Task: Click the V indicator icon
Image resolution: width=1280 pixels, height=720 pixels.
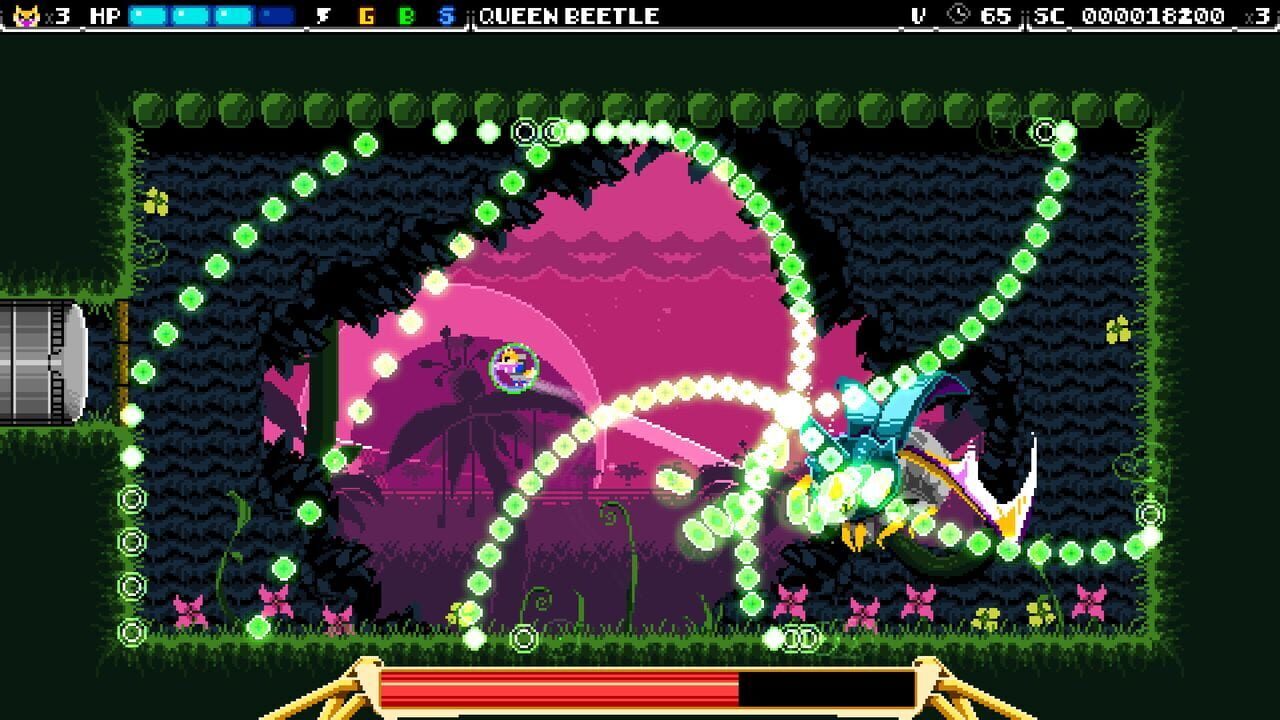Action: [916, 14]
